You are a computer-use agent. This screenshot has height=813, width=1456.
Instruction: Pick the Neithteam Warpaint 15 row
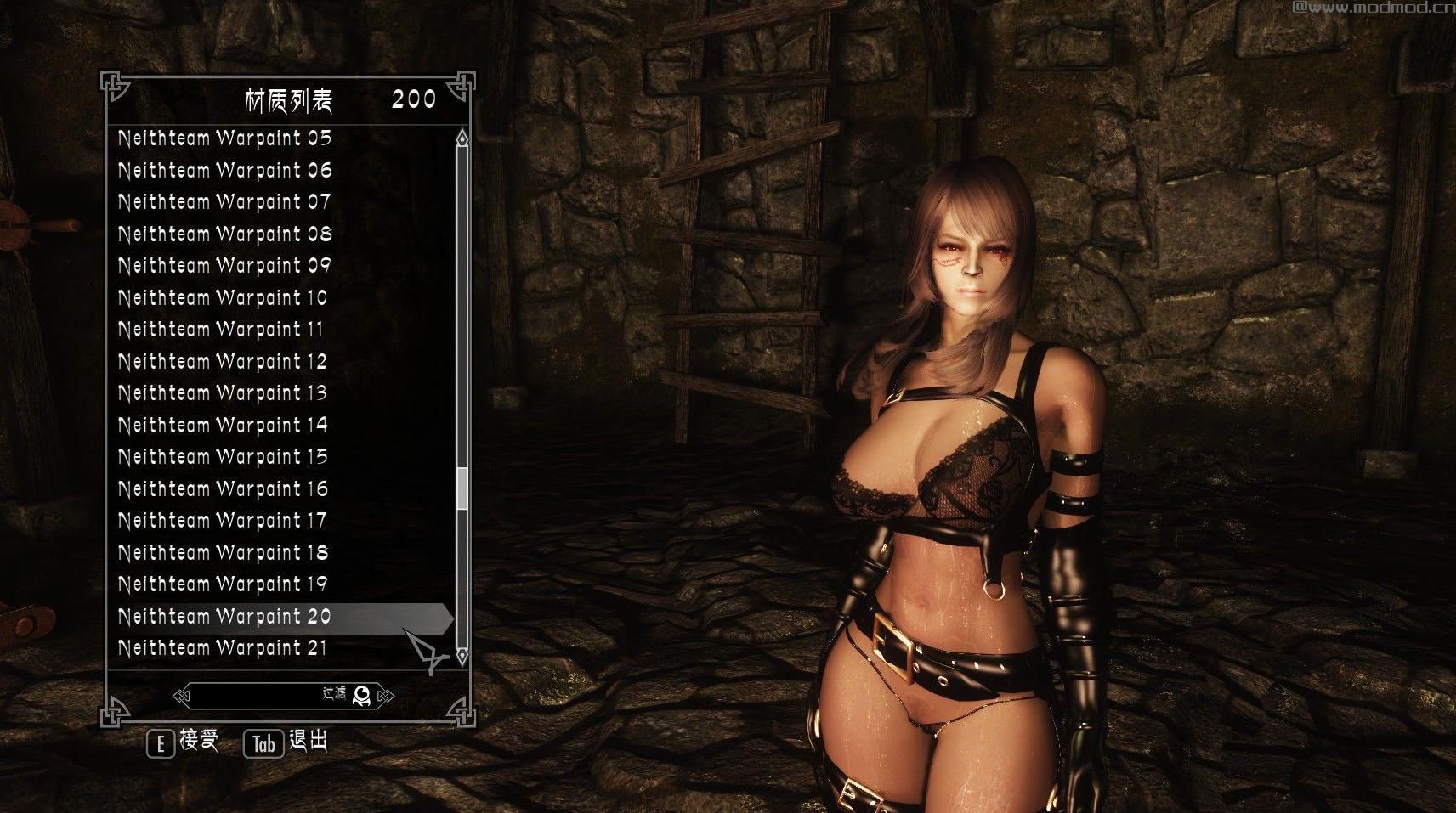(x=223, y=457)
